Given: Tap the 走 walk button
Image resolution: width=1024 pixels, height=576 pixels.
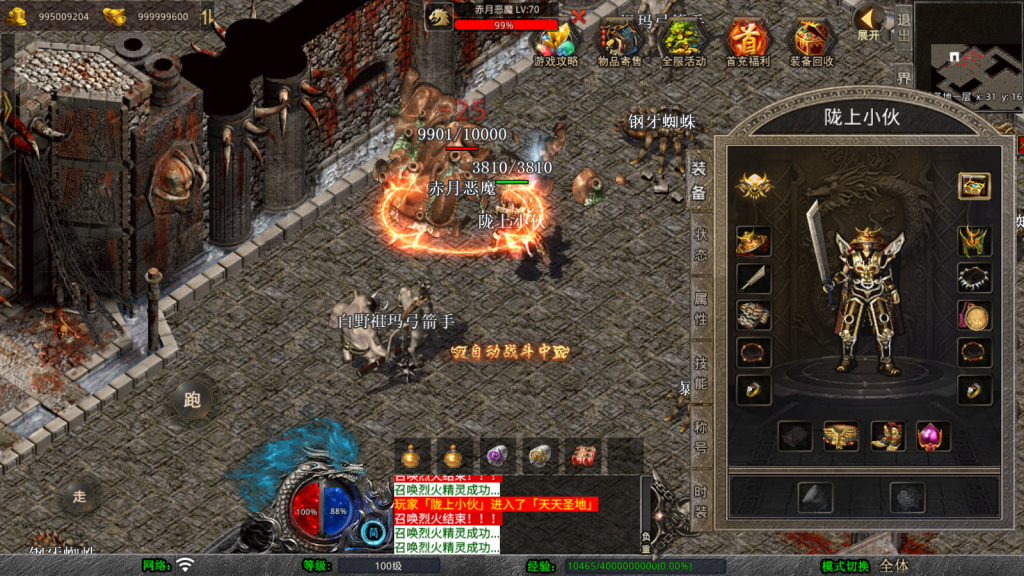Looking at the screenshot, I should click(79, 495).
